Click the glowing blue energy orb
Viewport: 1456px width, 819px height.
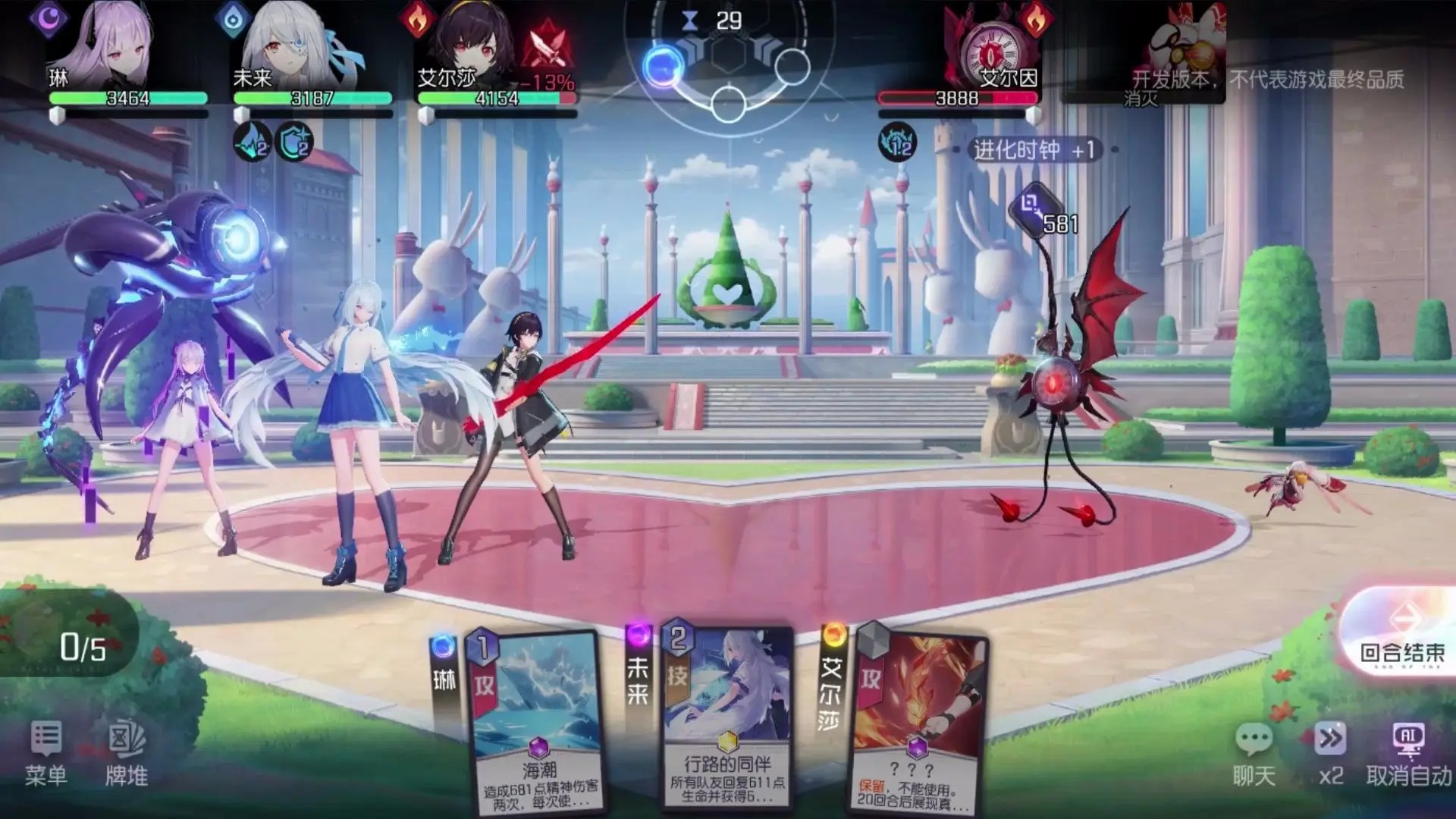pos(663,67)
